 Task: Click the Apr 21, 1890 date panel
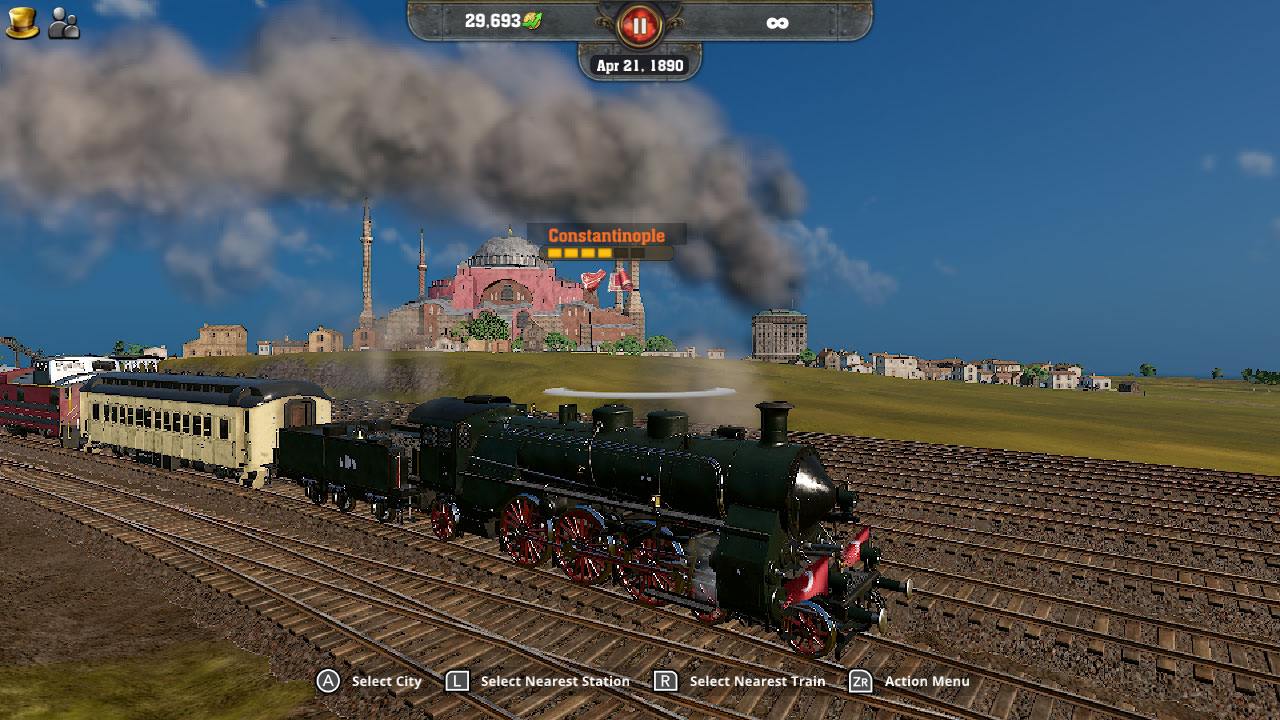tap(638, 64)
